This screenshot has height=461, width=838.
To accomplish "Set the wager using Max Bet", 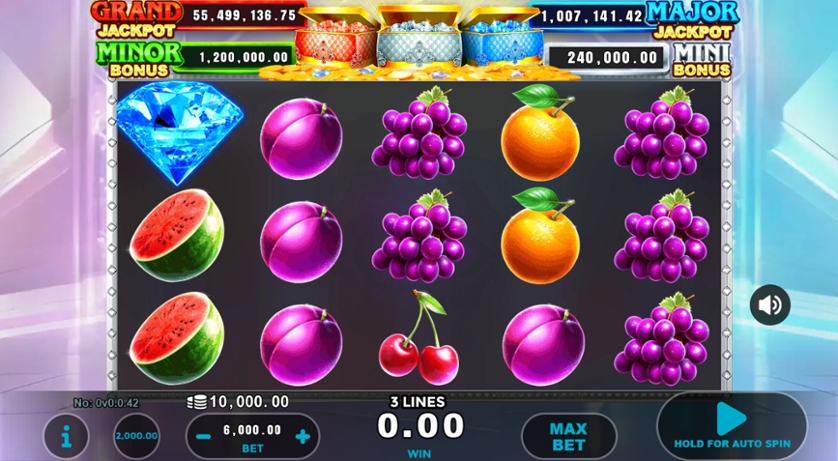I will pyautogui.click(x=568, y=436).
